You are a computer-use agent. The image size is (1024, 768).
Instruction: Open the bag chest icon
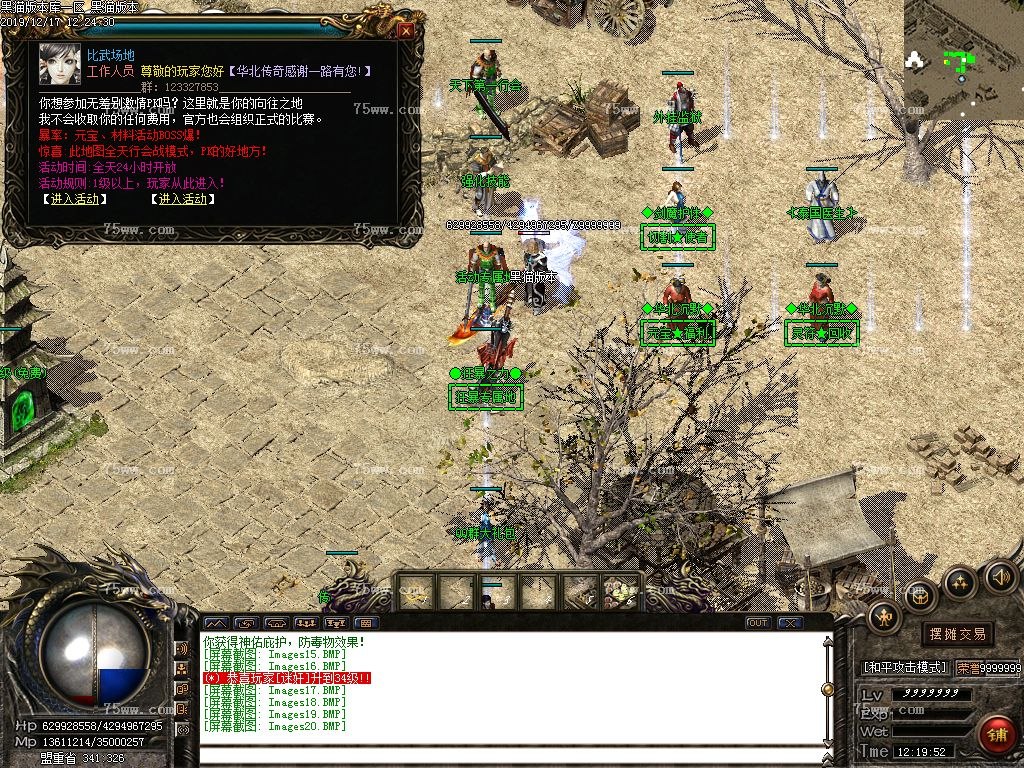coord(920,597)
